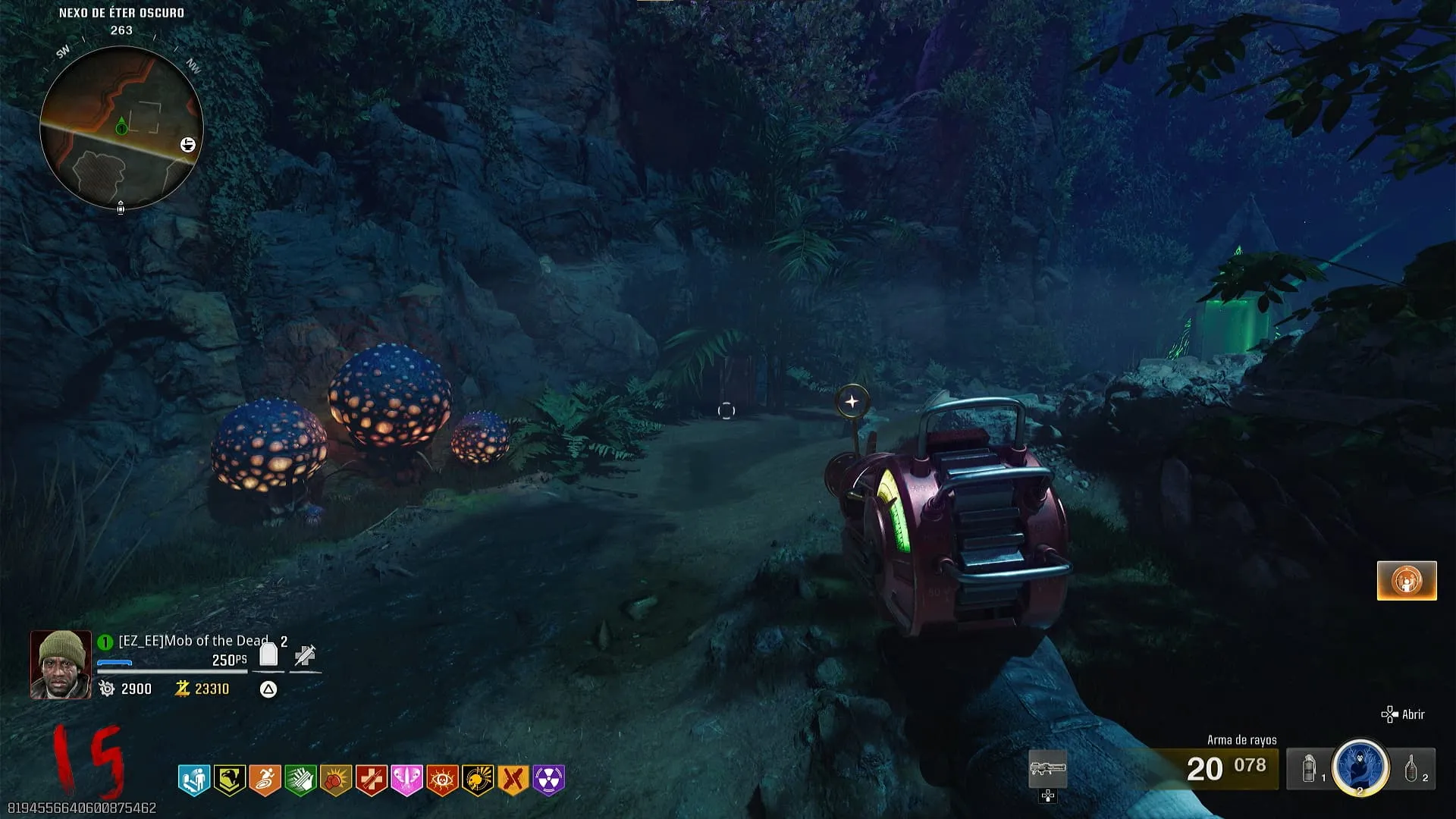Viewport: 1456px width, 819px height.
Task: Click the armor plate icon
Action: (268, 654)
